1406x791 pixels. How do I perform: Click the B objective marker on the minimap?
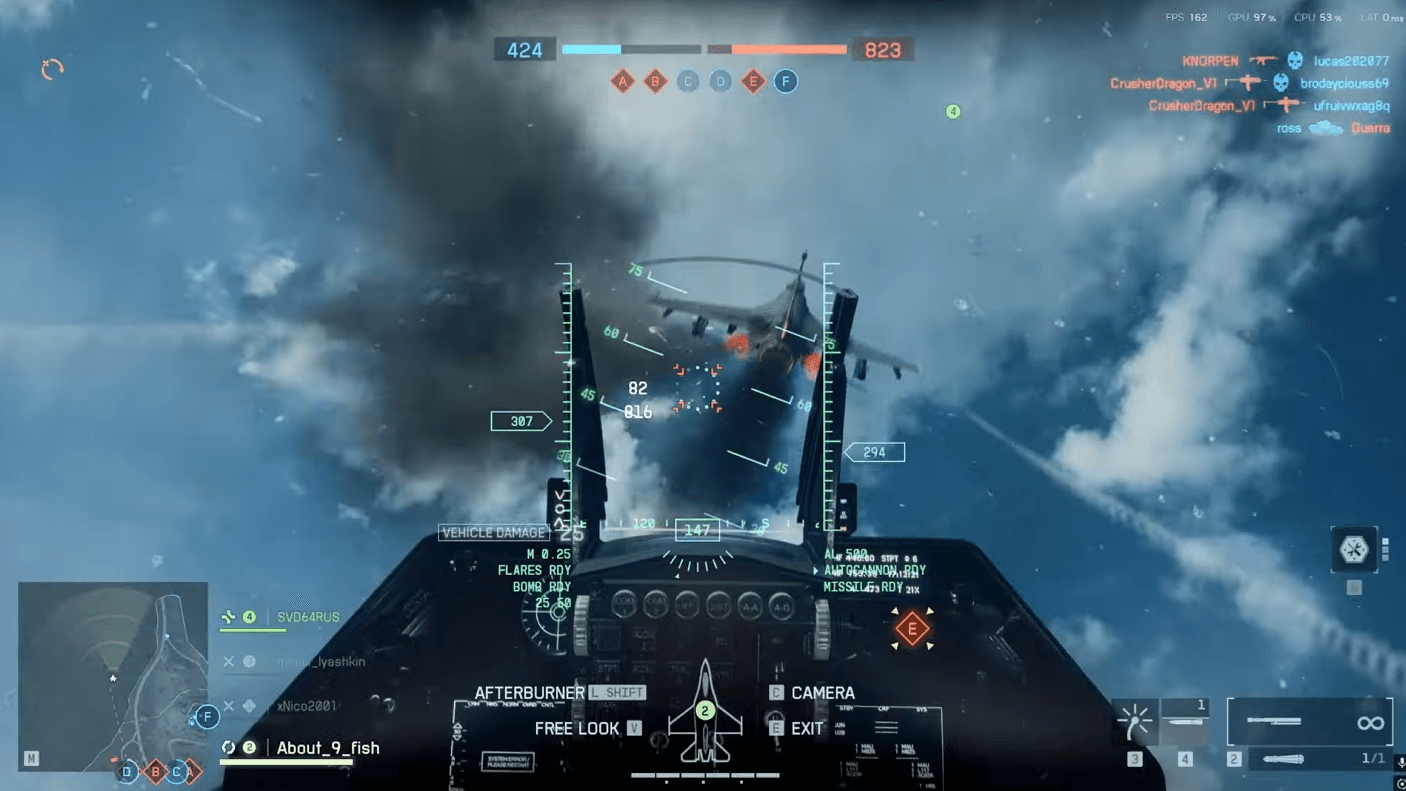click(x=155, y=771)
